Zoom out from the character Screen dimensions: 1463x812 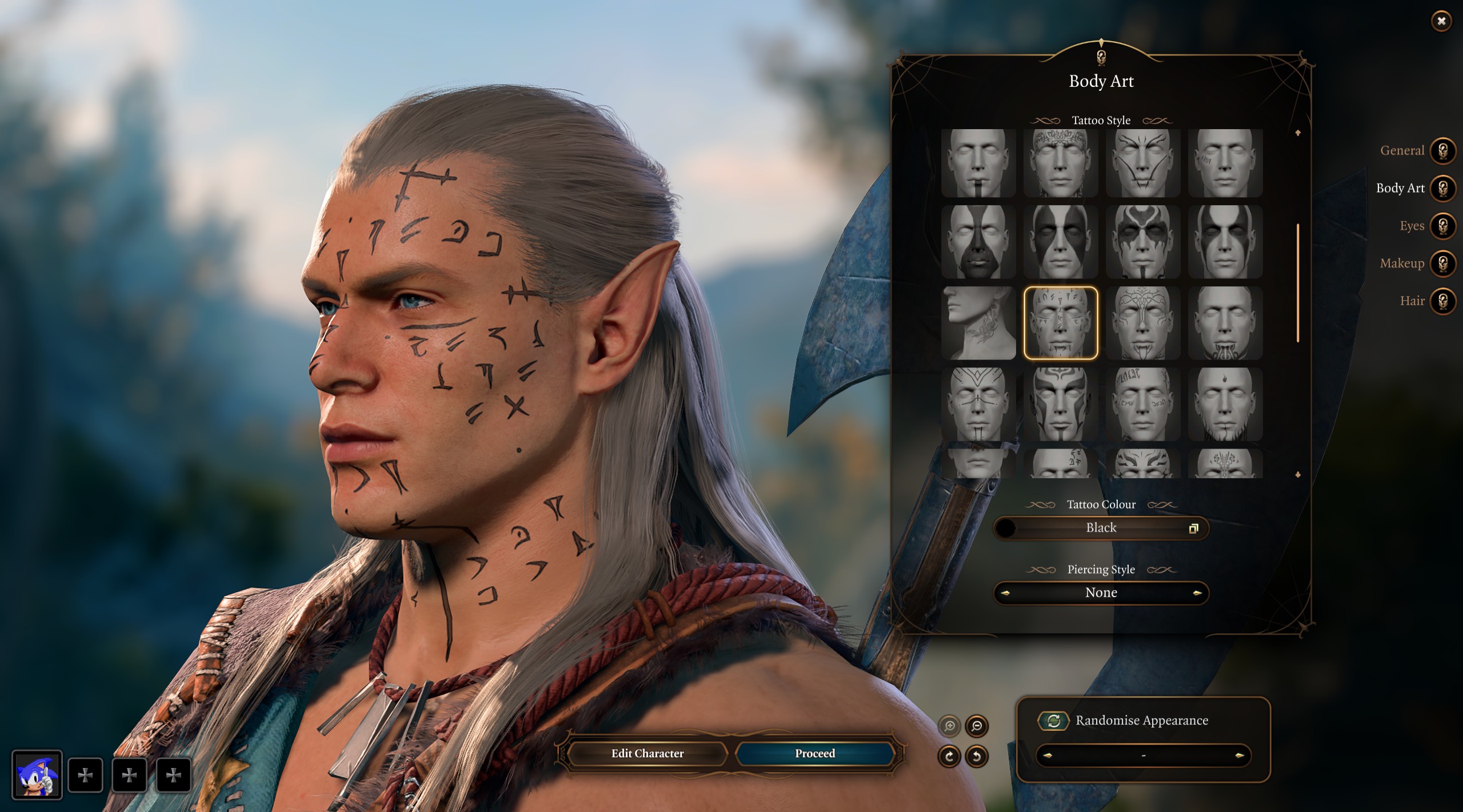[977, 726]
